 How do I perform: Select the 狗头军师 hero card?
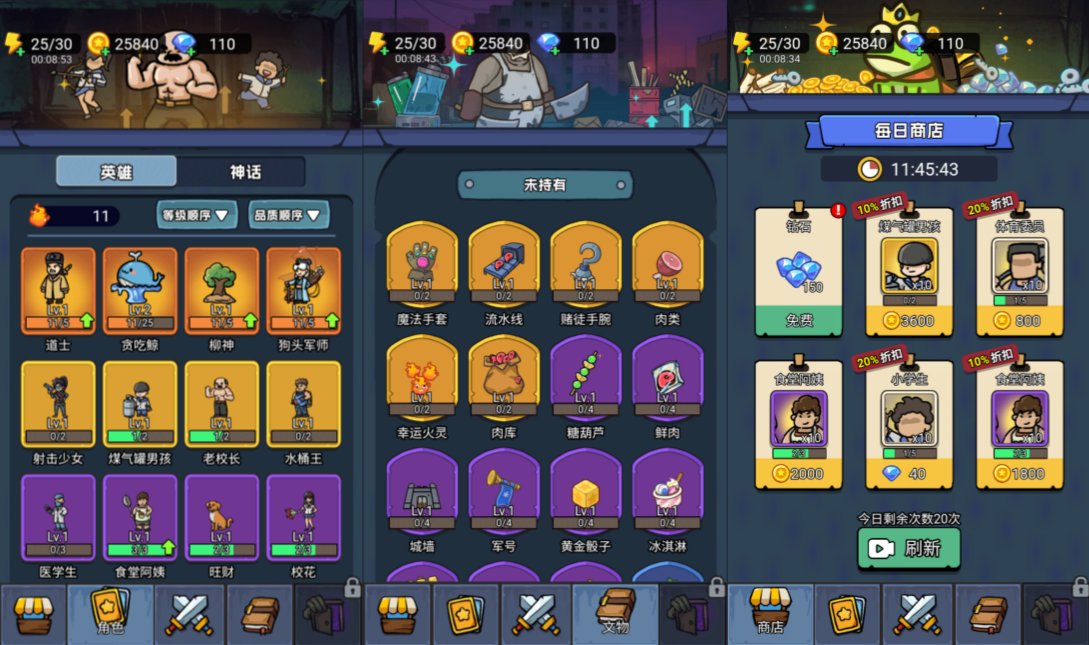[303, 290]
